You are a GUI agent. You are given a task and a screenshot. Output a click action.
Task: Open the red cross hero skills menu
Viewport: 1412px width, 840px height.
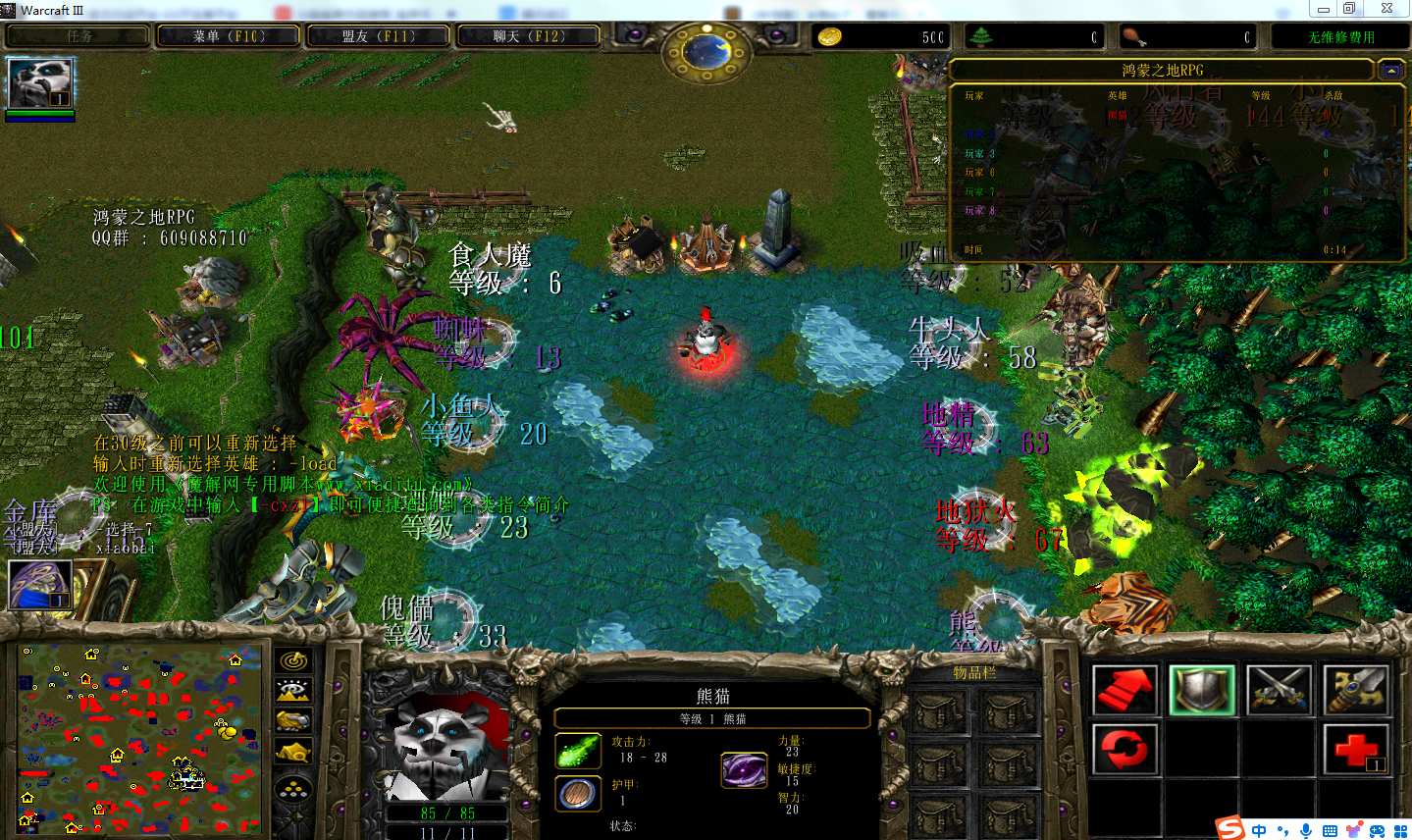tap(1355, 750)
